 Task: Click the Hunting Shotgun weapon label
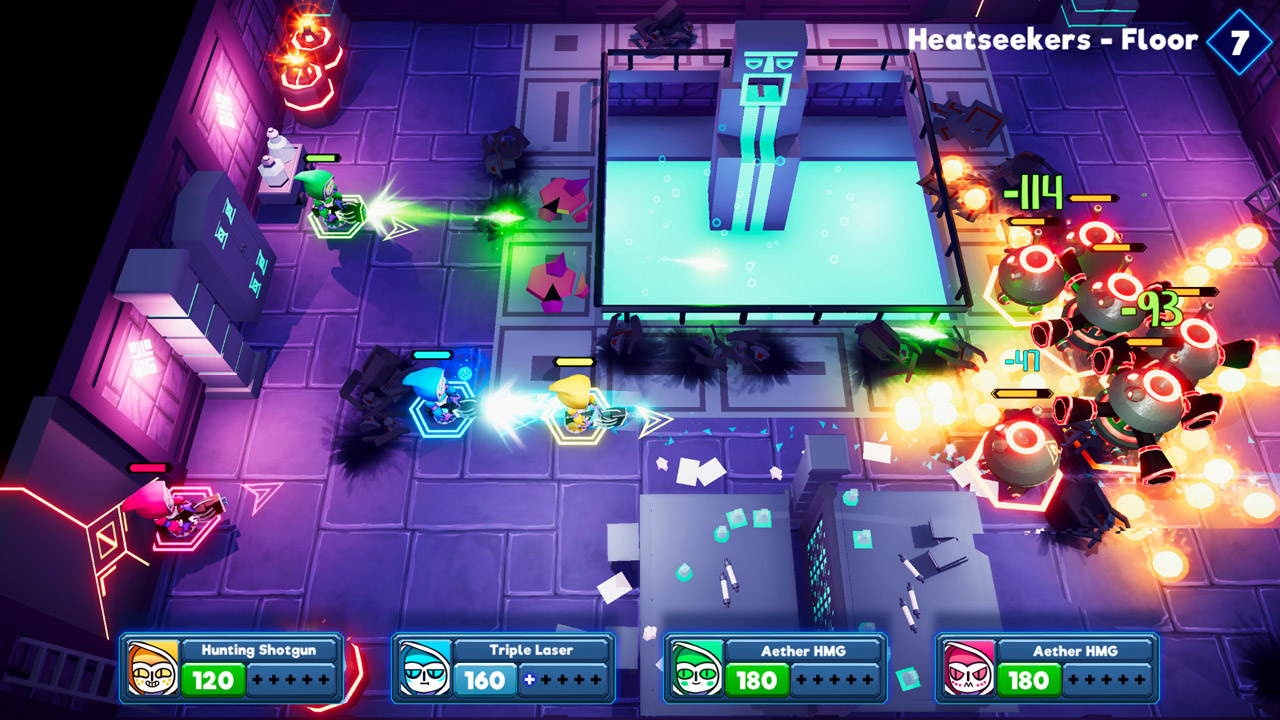click(258, 650)
